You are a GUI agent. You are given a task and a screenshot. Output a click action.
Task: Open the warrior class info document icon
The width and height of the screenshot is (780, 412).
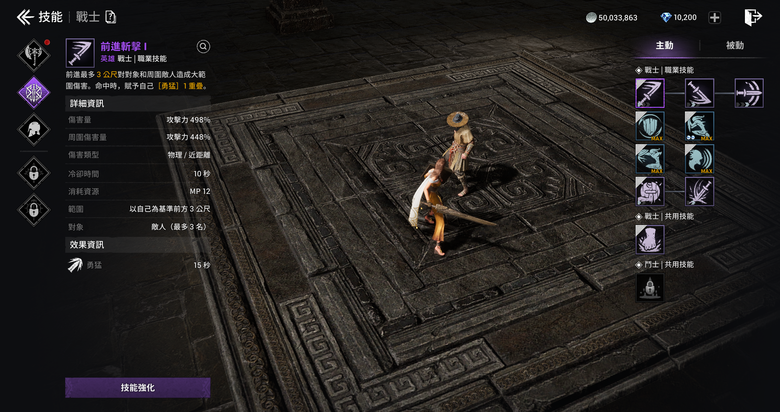[x=110, y=17]
